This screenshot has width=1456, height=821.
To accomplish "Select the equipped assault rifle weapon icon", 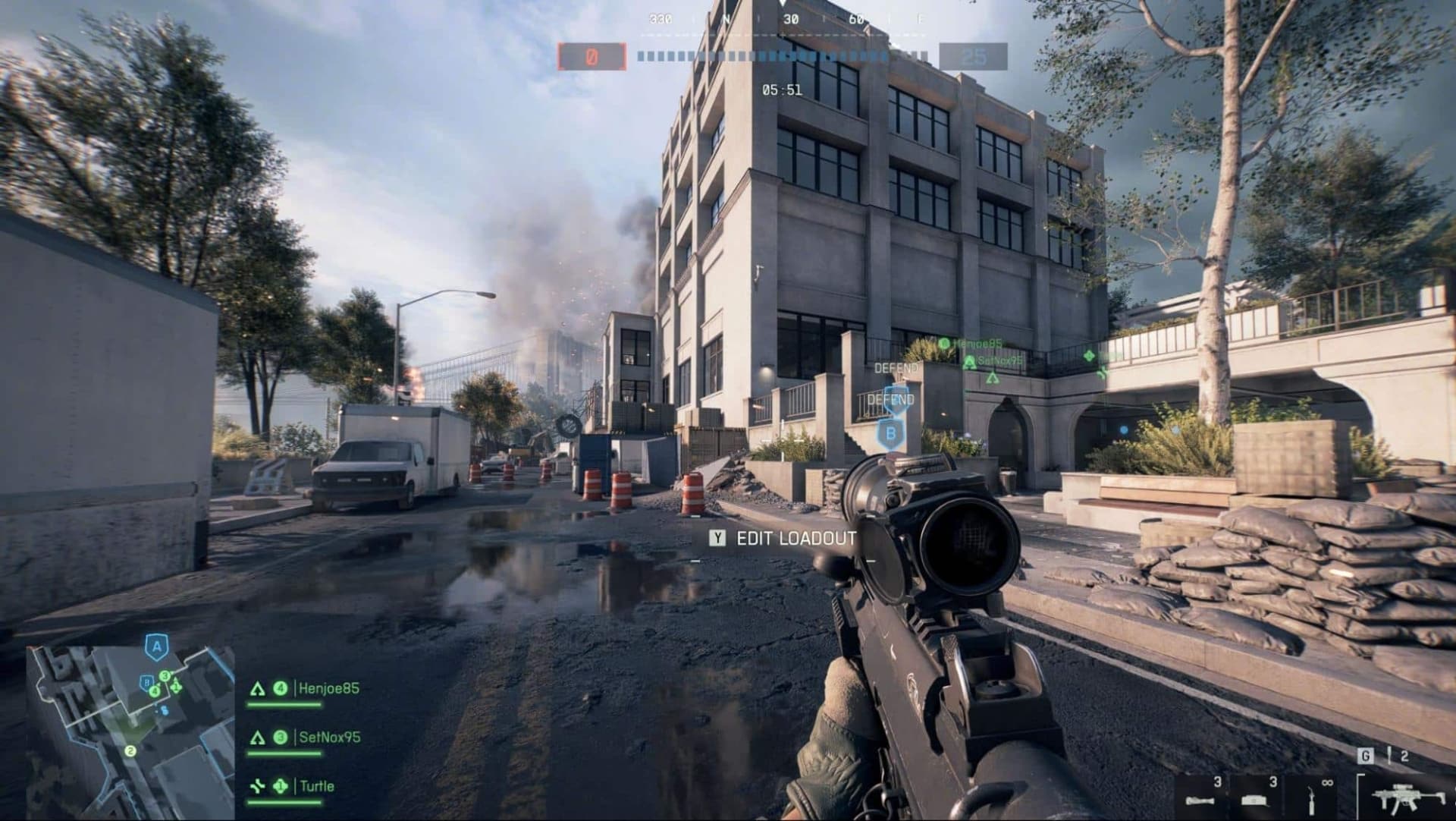I will click(x=1408, y=797).
